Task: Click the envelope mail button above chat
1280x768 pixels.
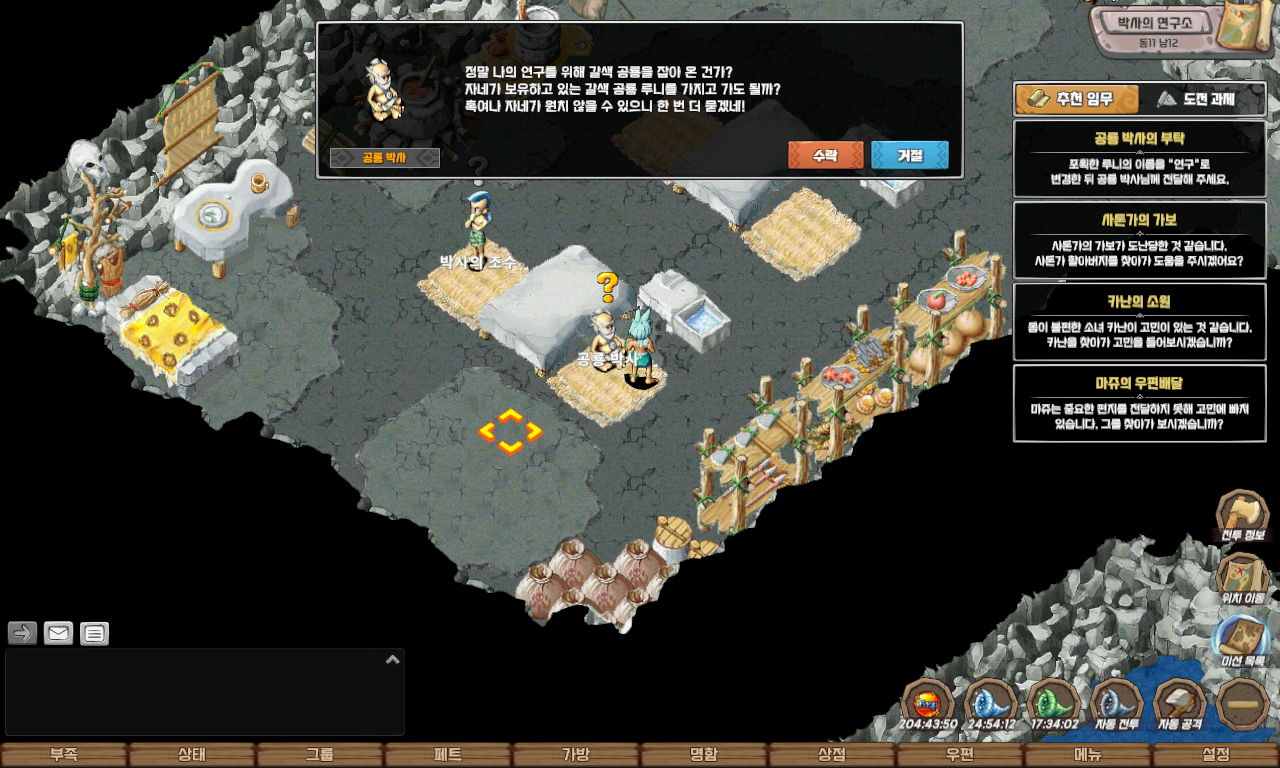Action: point(59,633)
